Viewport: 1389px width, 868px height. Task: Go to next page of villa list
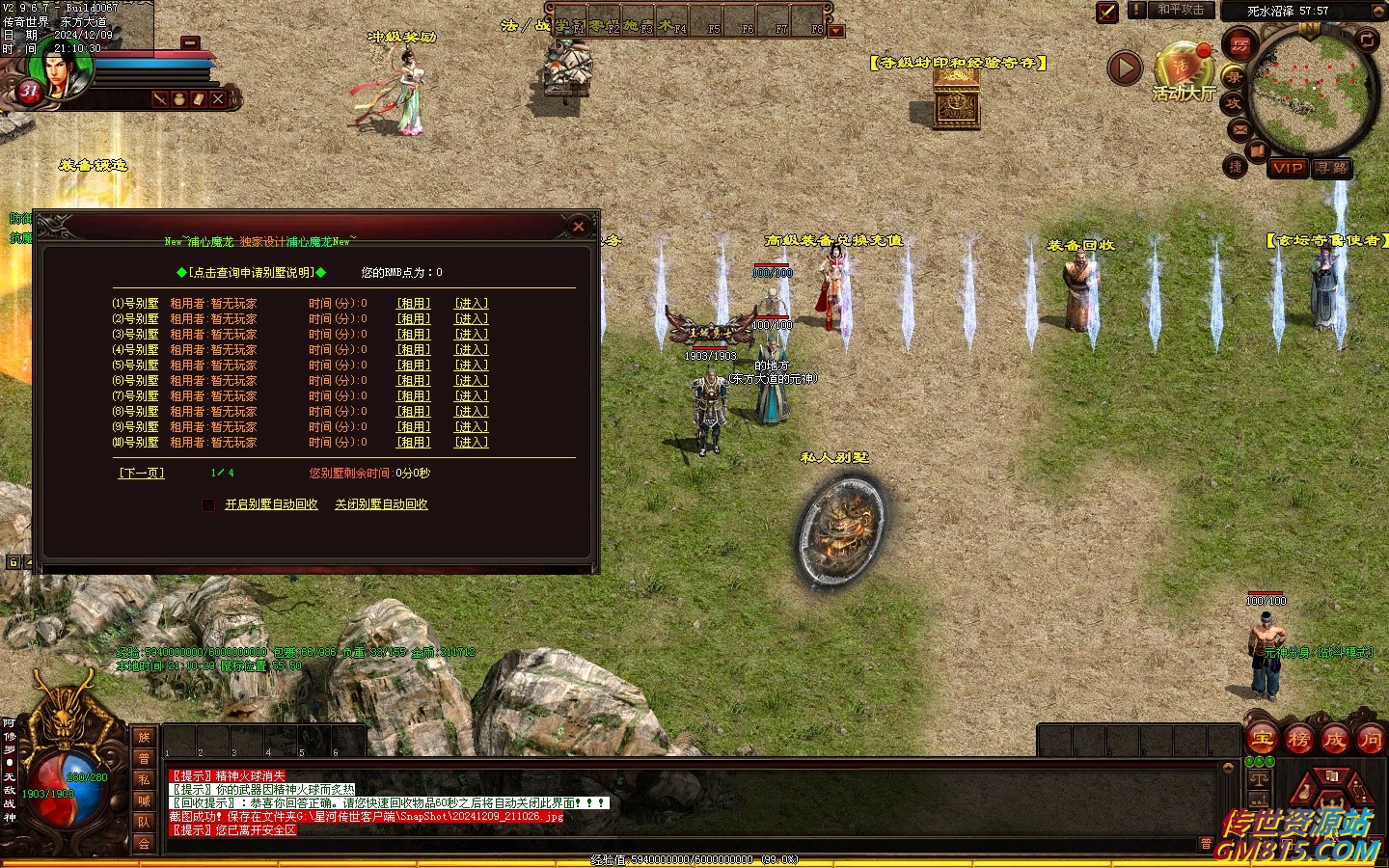(x=142, y=474)
